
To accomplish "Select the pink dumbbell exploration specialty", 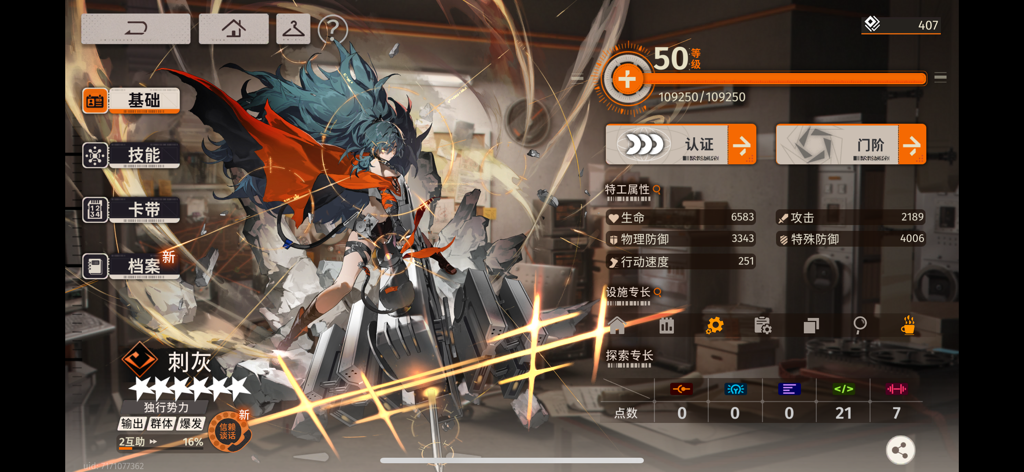I will [896, 389].
